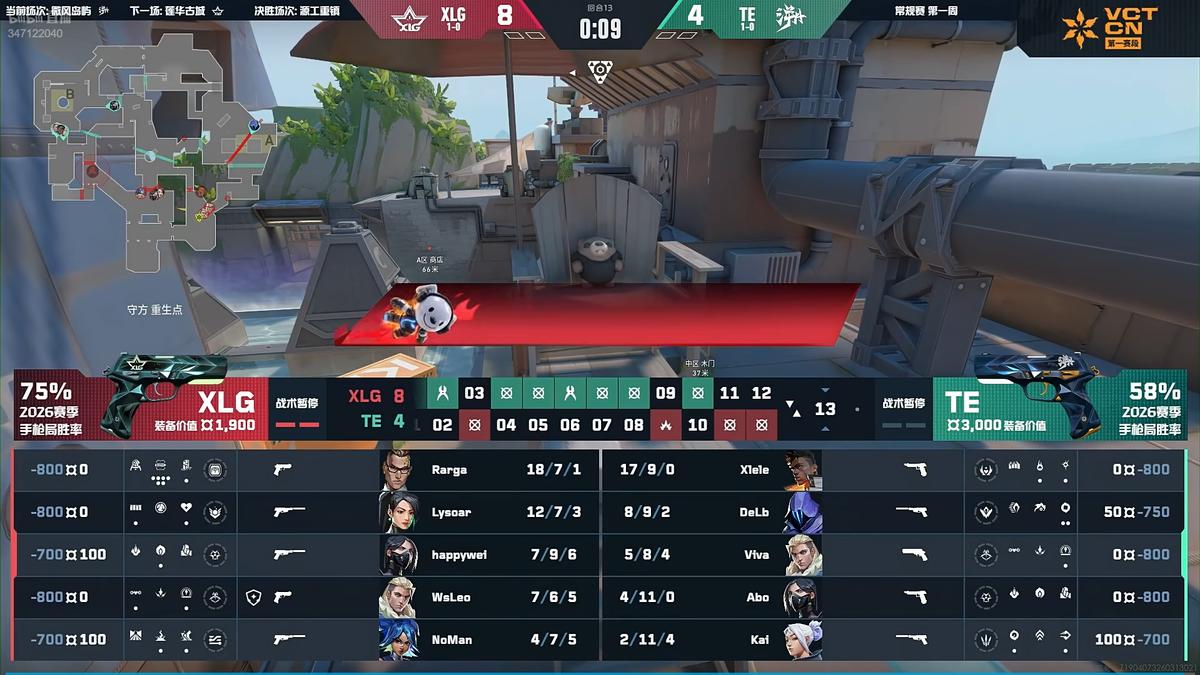Choose Kai's agent portrait
1200x675 pixels.
802,639
